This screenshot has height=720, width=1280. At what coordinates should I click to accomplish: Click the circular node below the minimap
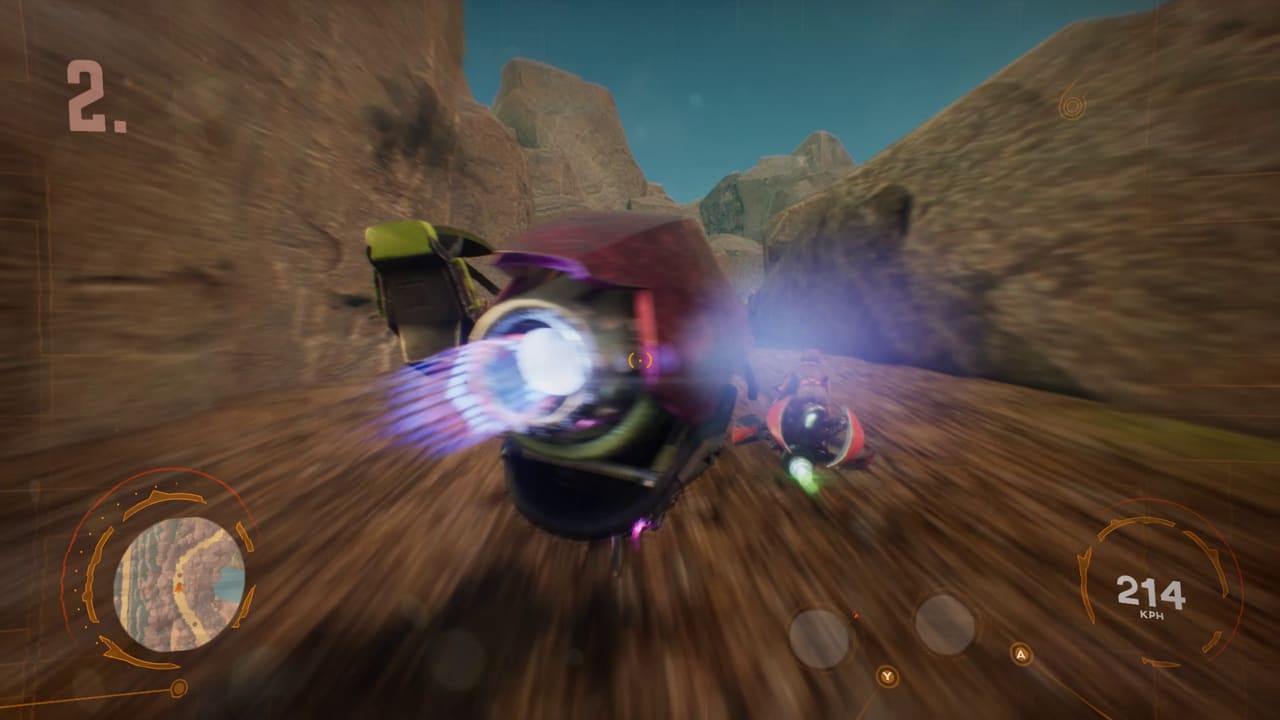point(178,688)
